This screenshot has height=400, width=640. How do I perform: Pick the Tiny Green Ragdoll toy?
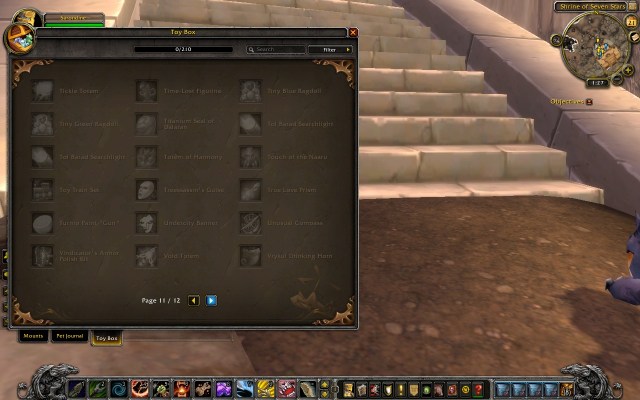pos(42,124)
